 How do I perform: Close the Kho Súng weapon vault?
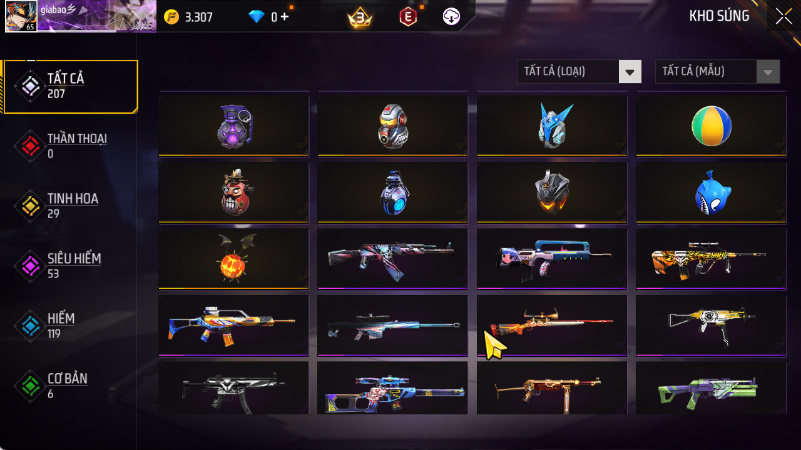(783, 16)
